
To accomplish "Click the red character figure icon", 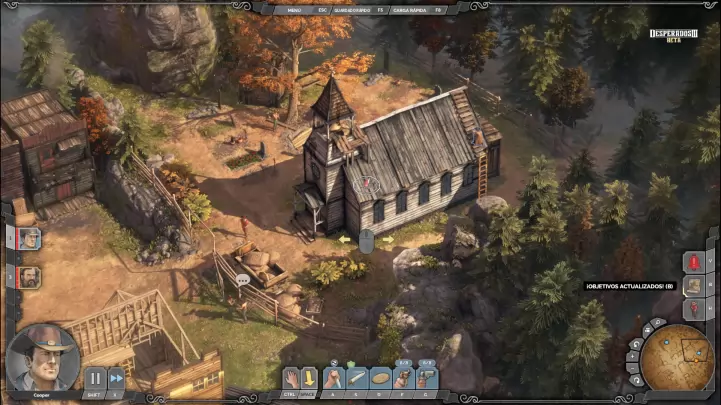I will pyautogui.click(x=694, y=309).
